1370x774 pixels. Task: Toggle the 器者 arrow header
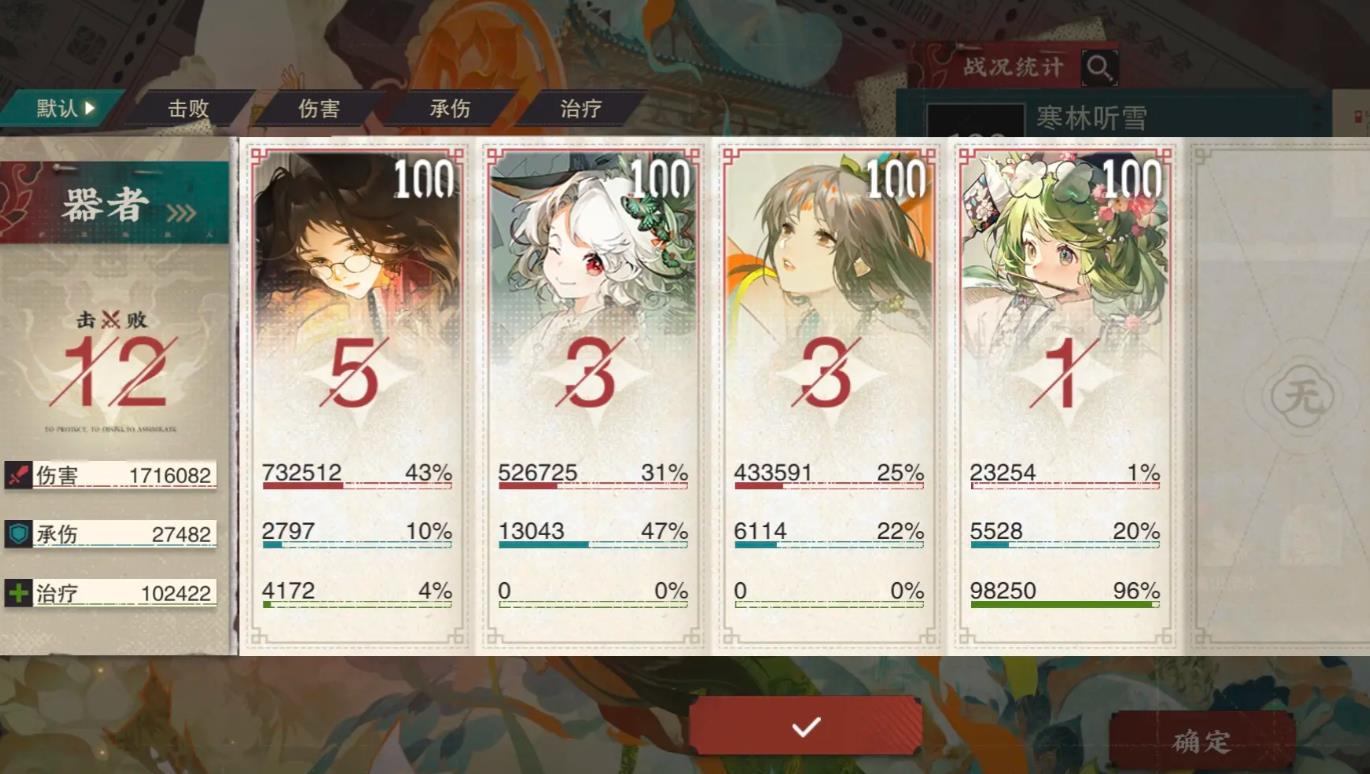click(116, 206)
